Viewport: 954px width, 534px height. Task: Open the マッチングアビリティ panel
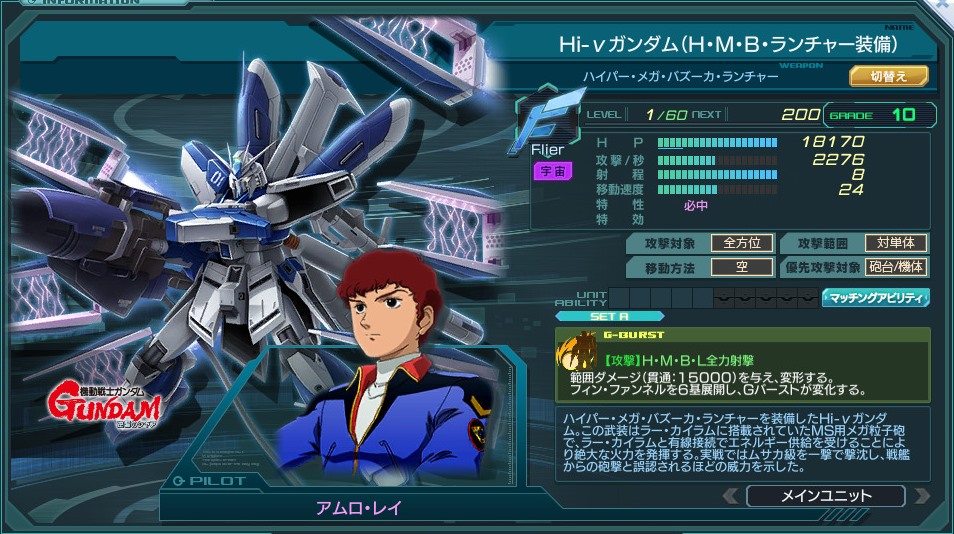click(876, 298)
